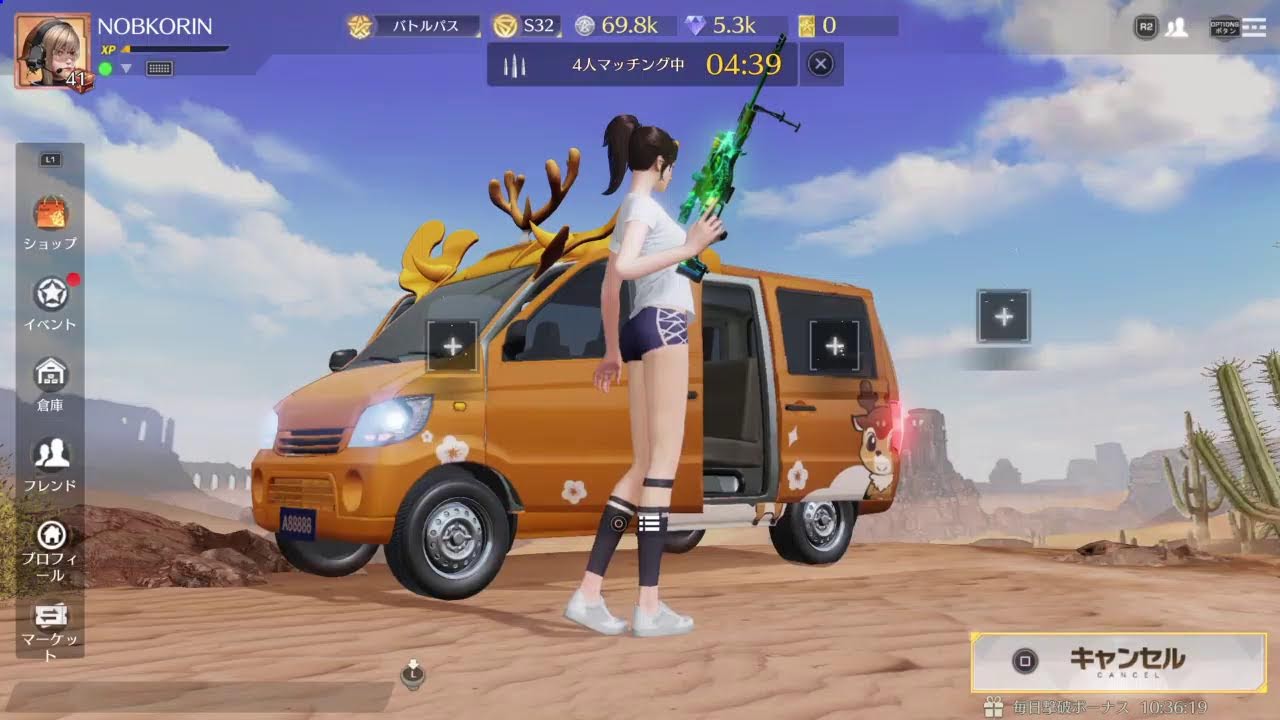This screenshot has width=1280, height=720.
Task: Open the マーケット market
Action: (50, 630)
